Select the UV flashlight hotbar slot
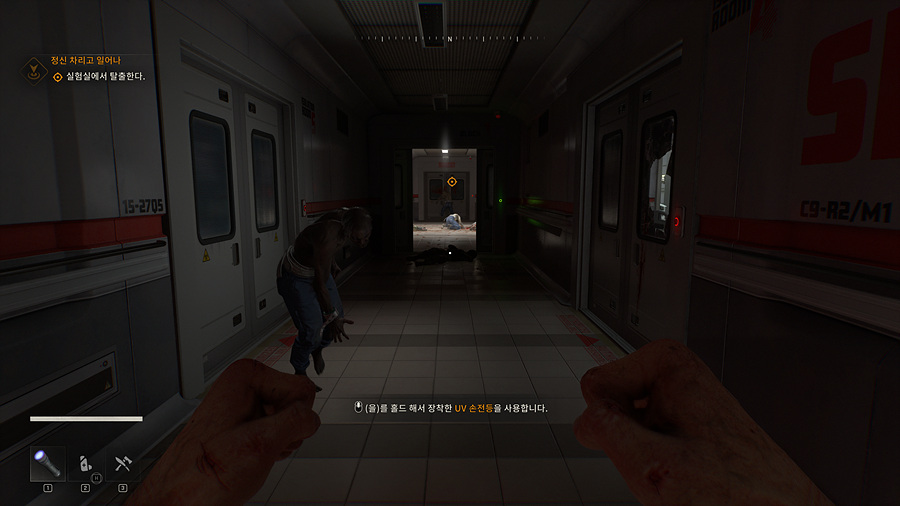The height and width of the screenshot is (506, 900). pyautogui.click(x=47, y=463)
